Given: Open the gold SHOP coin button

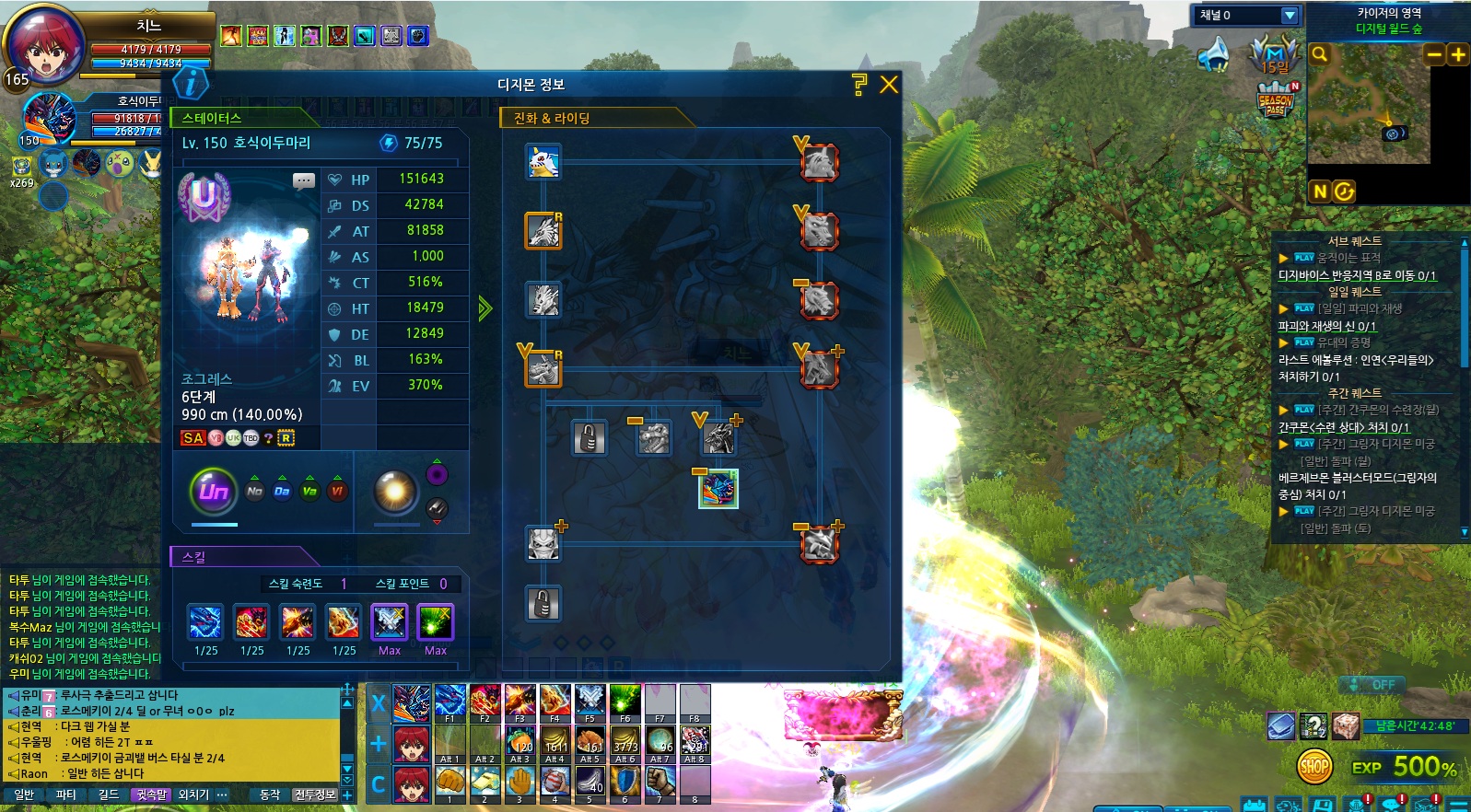Looking at the screenshot, I should pyautogui.click(x=1314, y=766).
